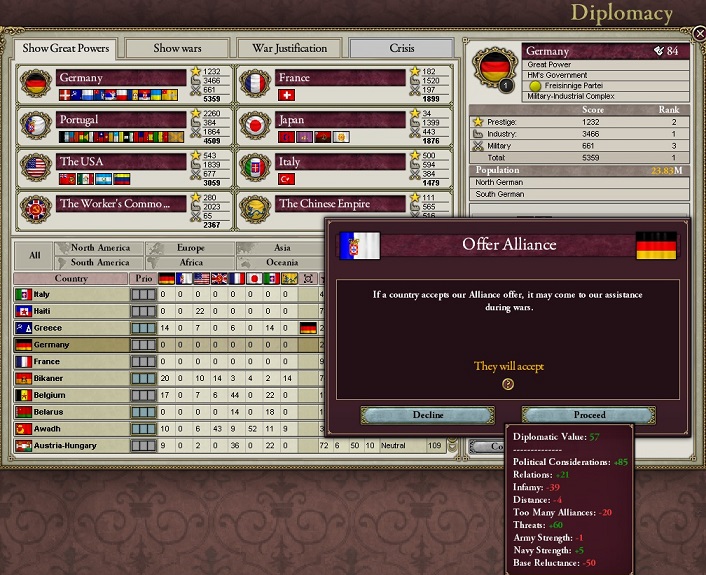Viewport: 706px width, 575px height.
Task: Filter countries by South America
Action: (x=100, y=262)
